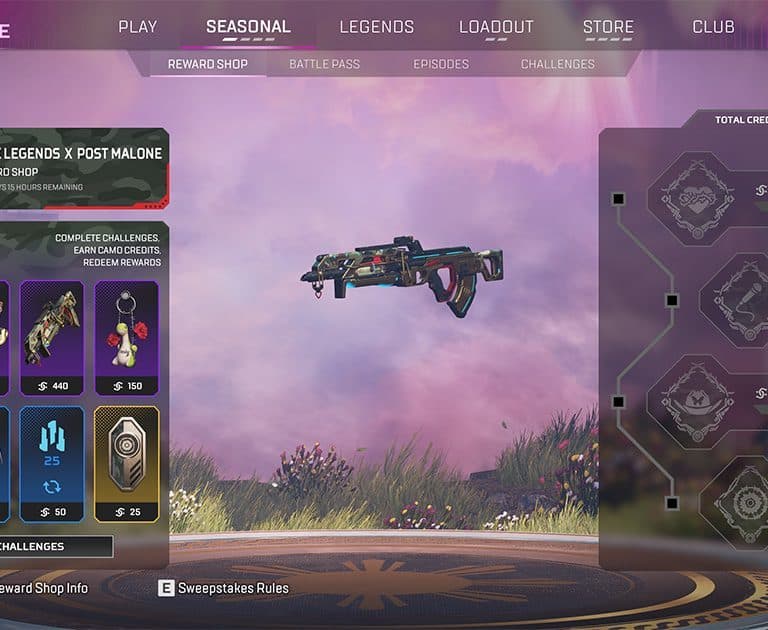Select the gold pack reward for 25 credits
768x630 pixels.
[127, 463]
